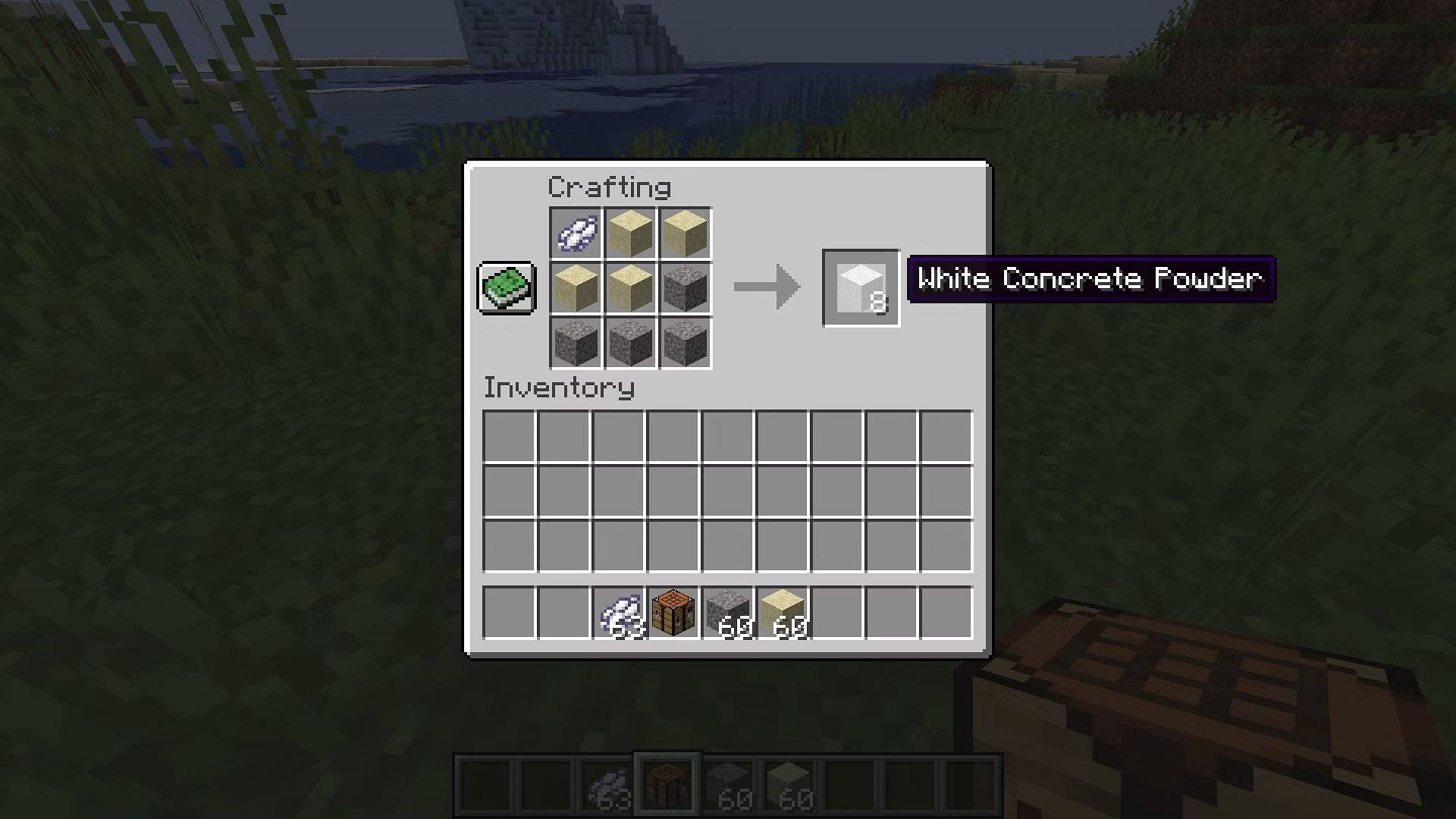Screen dimensions: 1456x819
Task: Pick up gravel from middle-right crafting slot
Action: 684,288
